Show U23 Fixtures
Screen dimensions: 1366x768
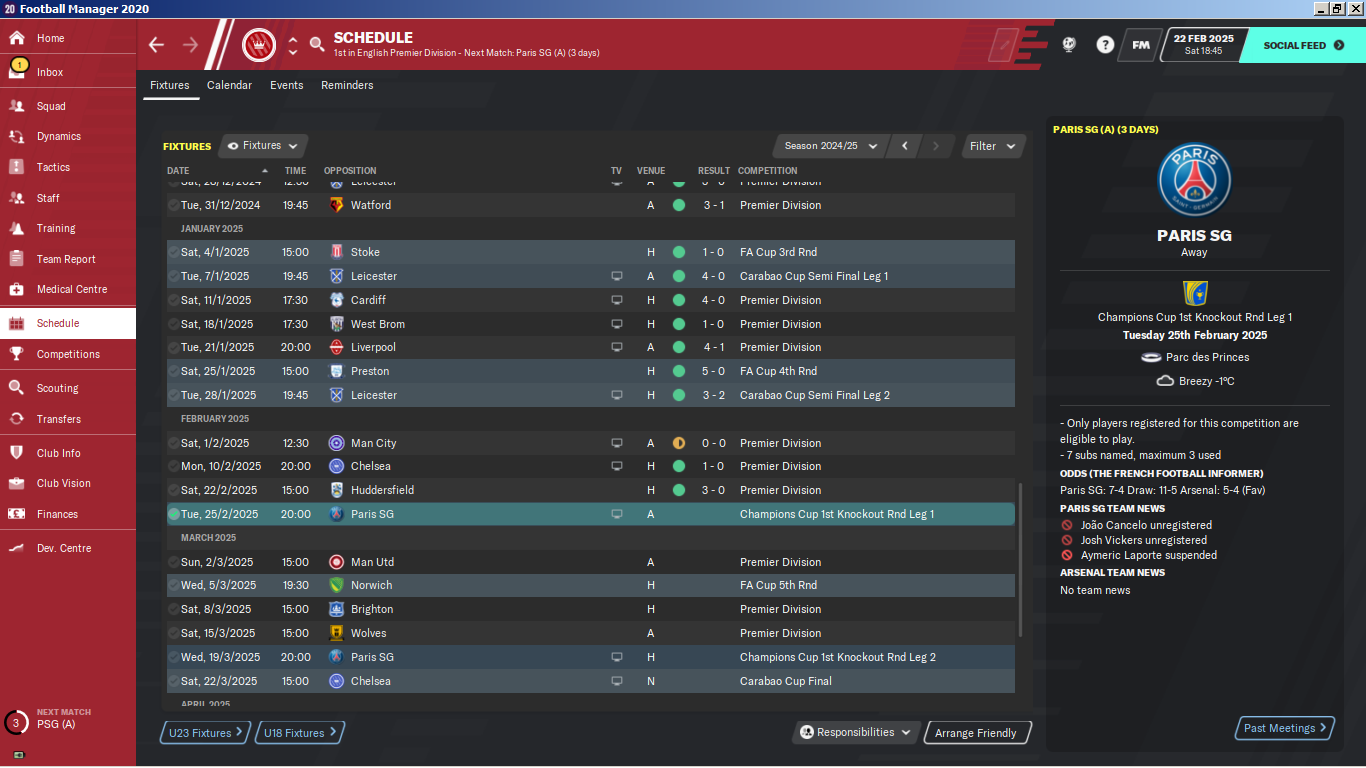pyautogui.click(x=206, y=733)
